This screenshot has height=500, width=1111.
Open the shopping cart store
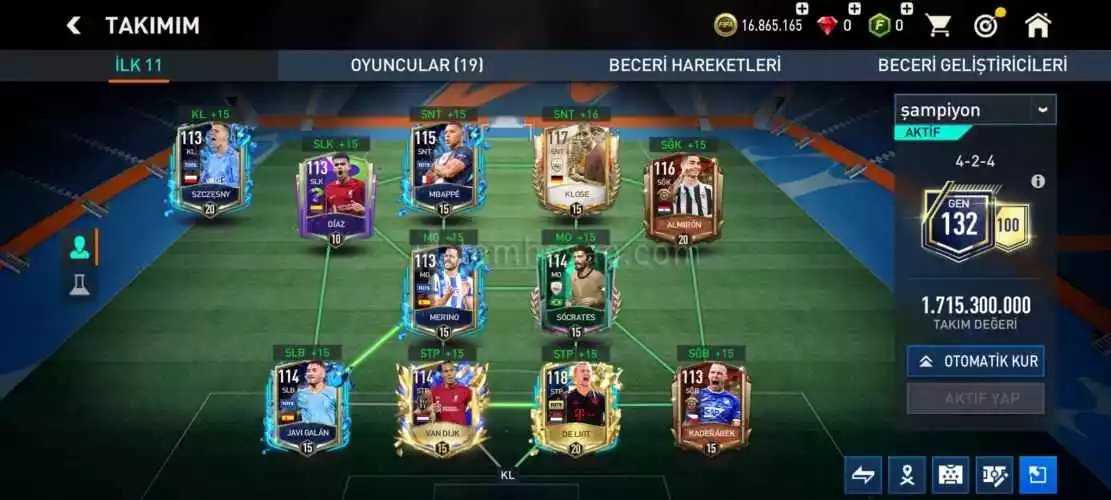[x=937, y=25]
